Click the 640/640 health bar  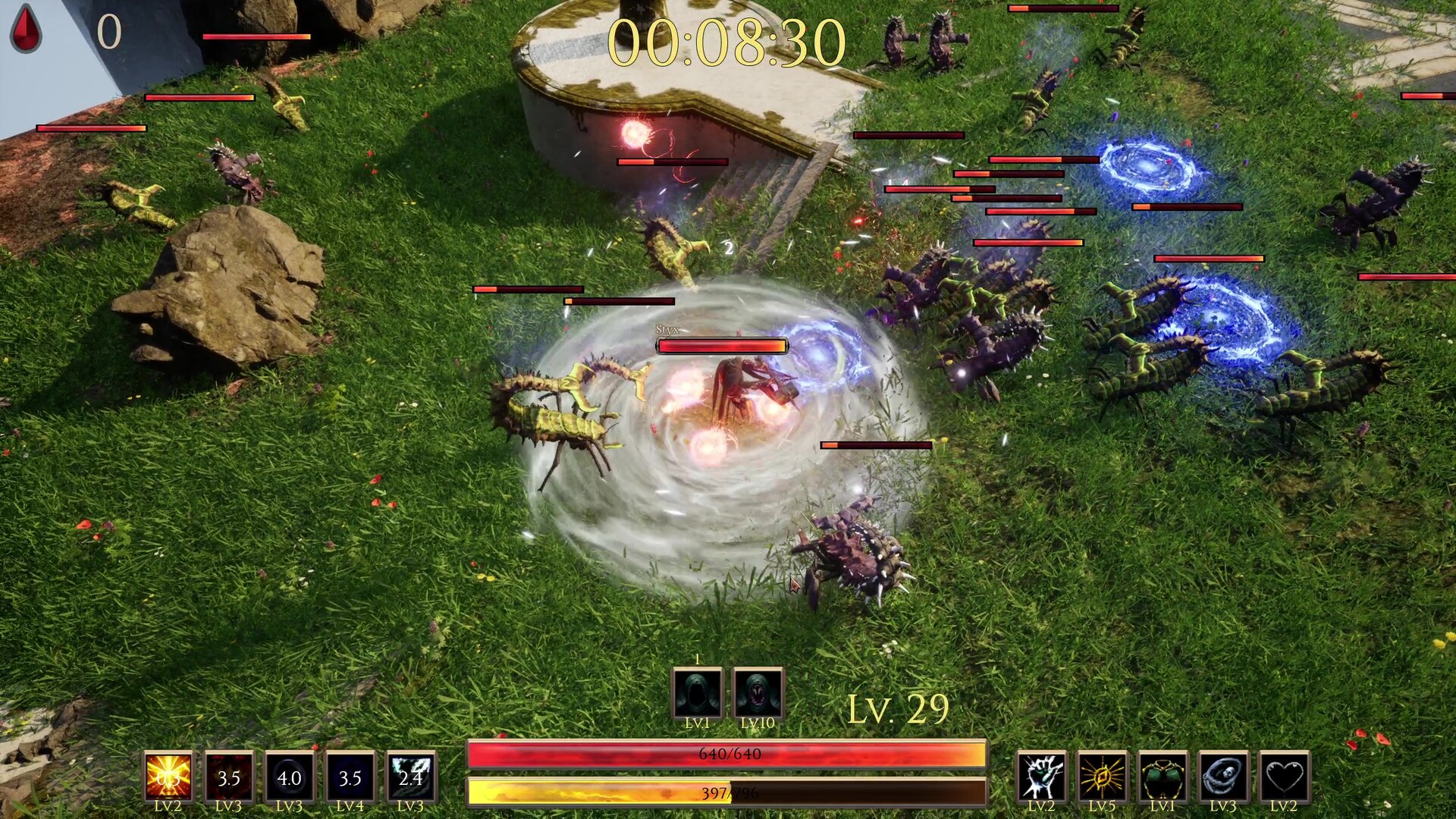pos(728,752)
